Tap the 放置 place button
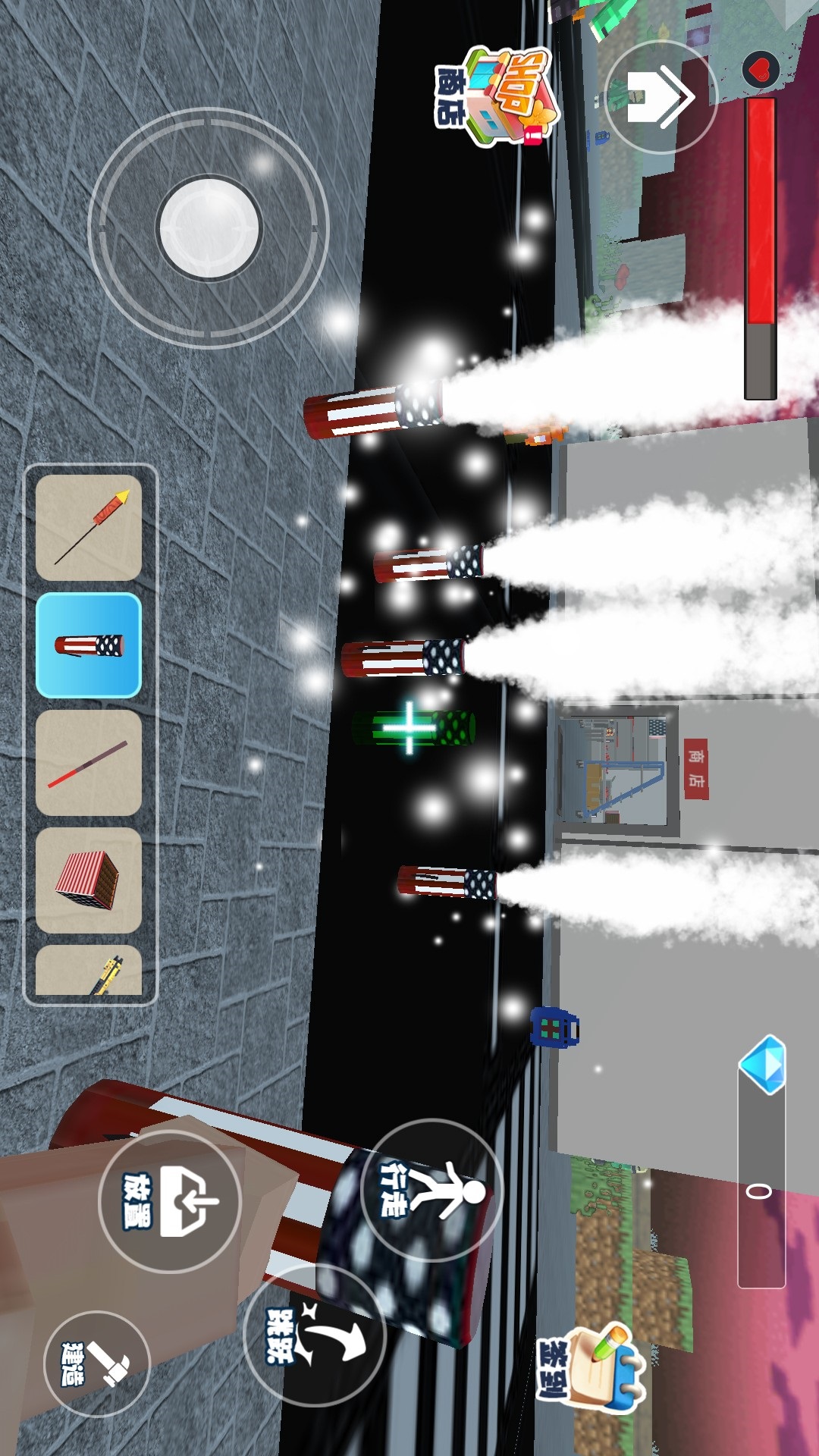This screenshot has height=1456, width=819. (170, 1201)
